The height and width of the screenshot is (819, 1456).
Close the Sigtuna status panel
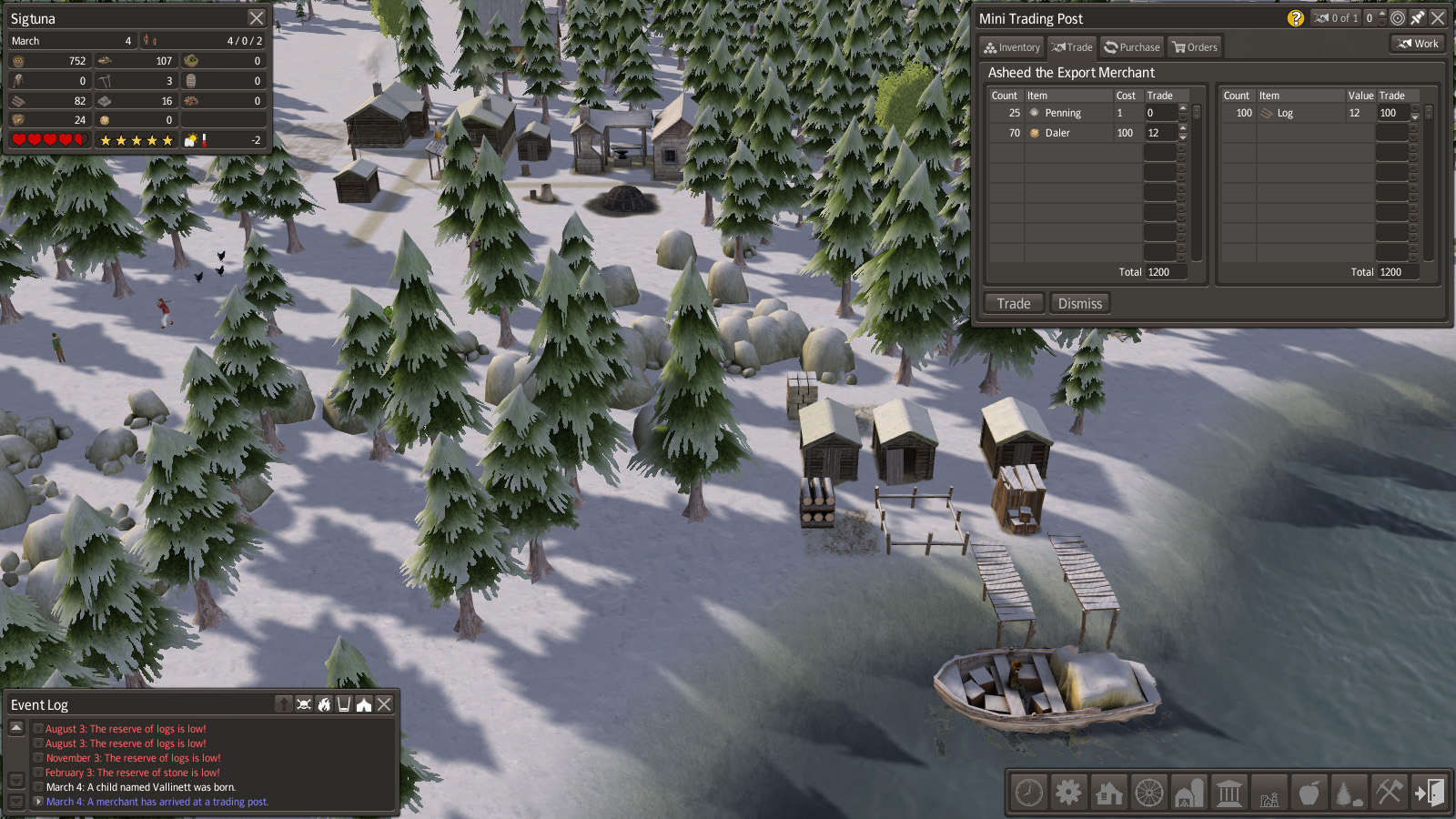[x=257, y=18]
